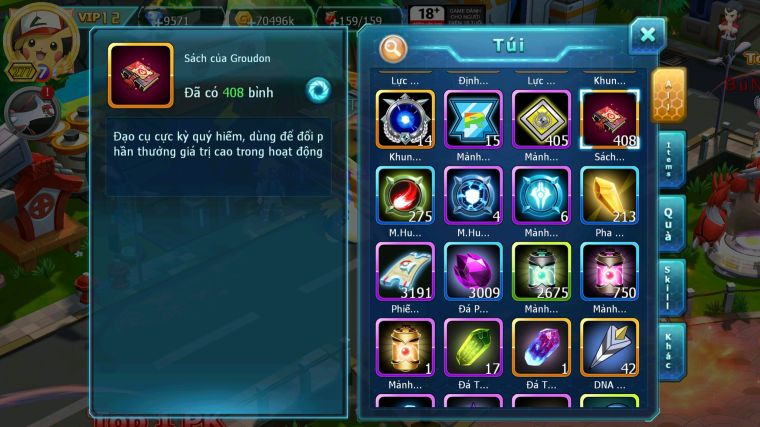
Task: Select the ticket item with 3191
Action: pos(405,271)
